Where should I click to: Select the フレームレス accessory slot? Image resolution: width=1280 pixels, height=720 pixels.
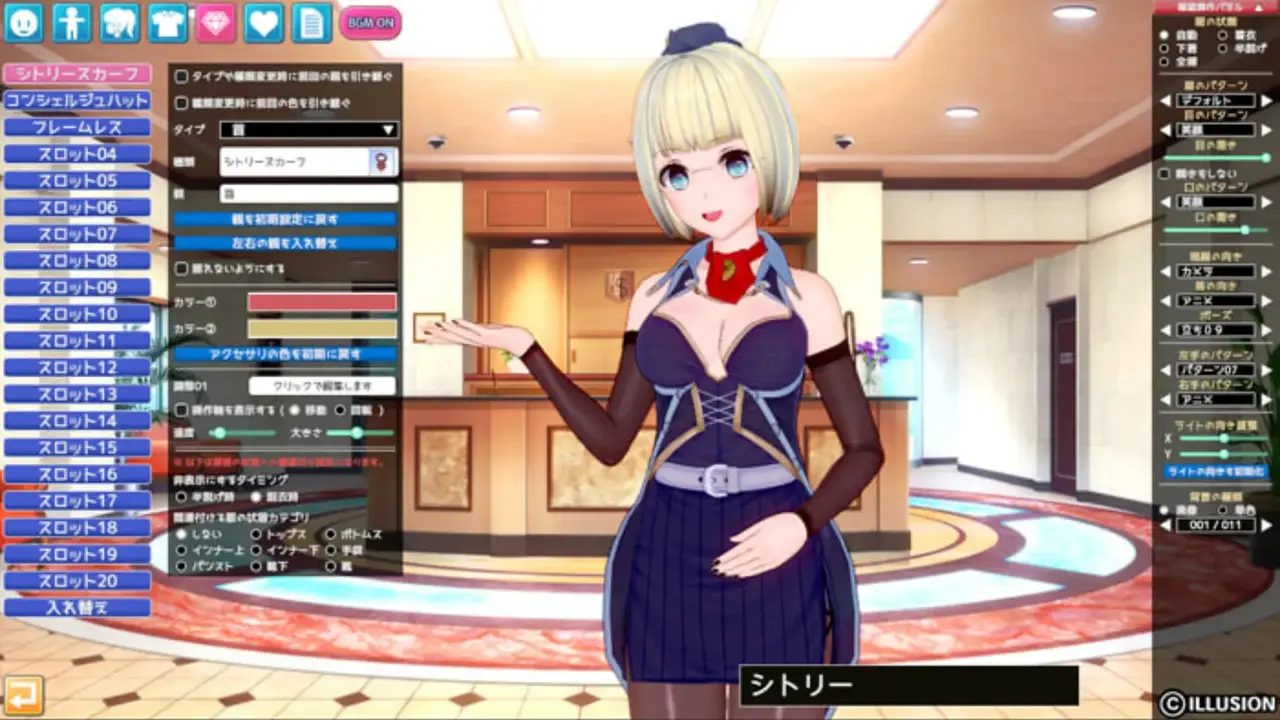click(77, 128)
